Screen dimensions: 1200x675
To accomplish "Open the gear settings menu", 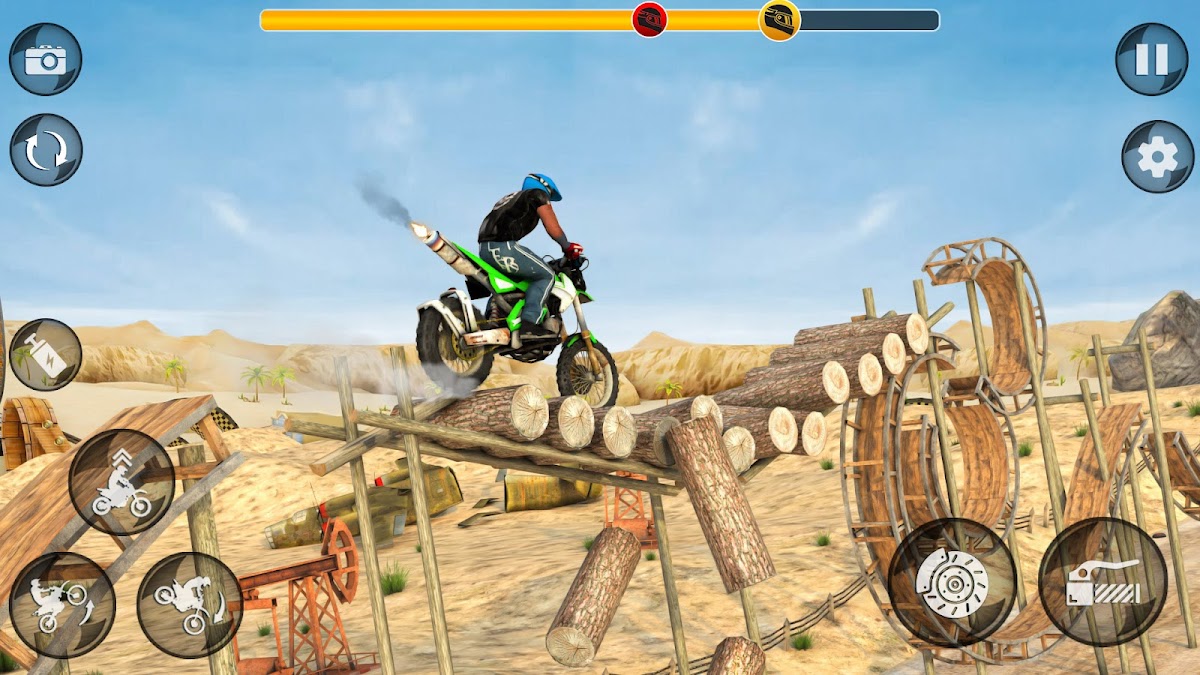I will (1158, 157).
